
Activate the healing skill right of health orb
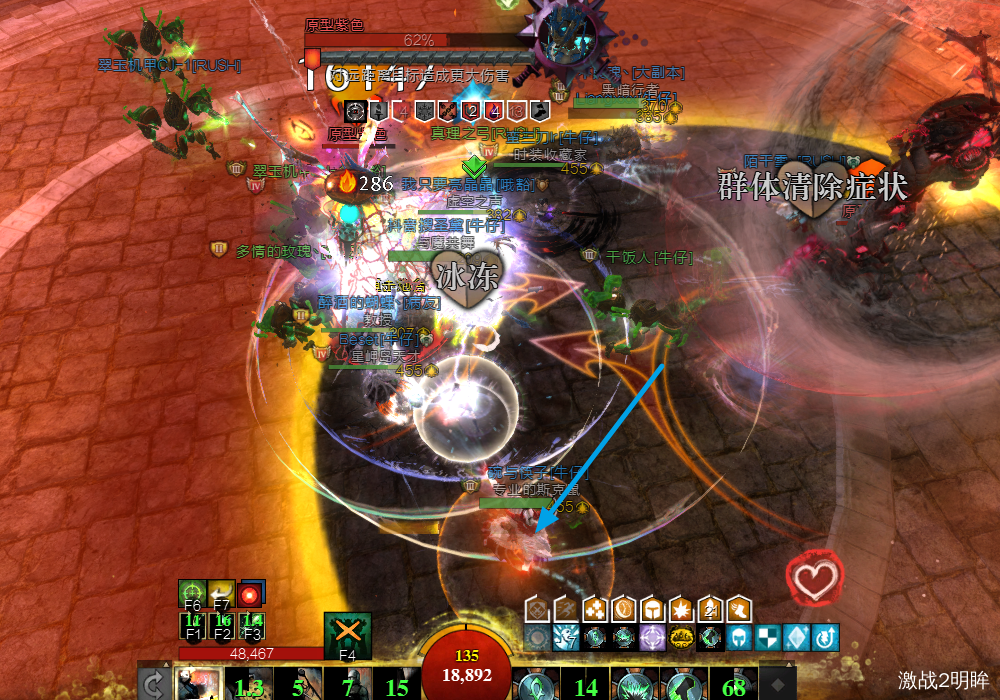pyautogui.click(x=537, y=685)
